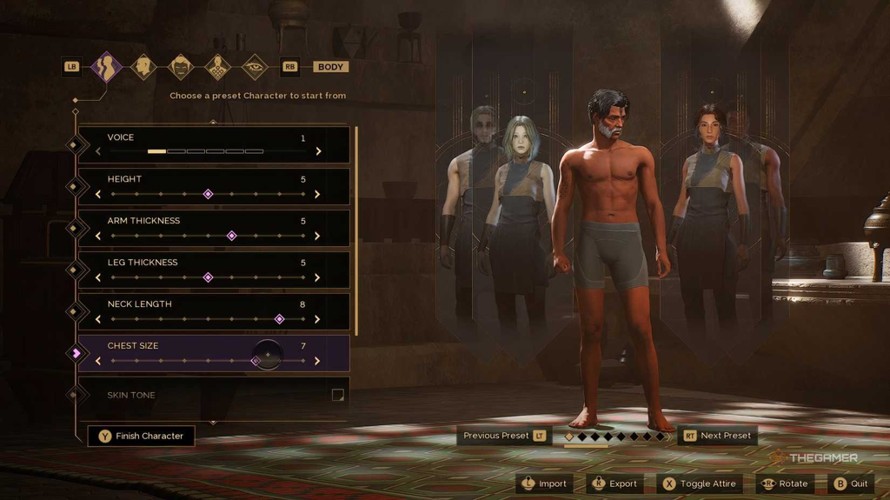890x500 pixels.
Task: Choose the Next Preset
Action: [x=717, y=436]
